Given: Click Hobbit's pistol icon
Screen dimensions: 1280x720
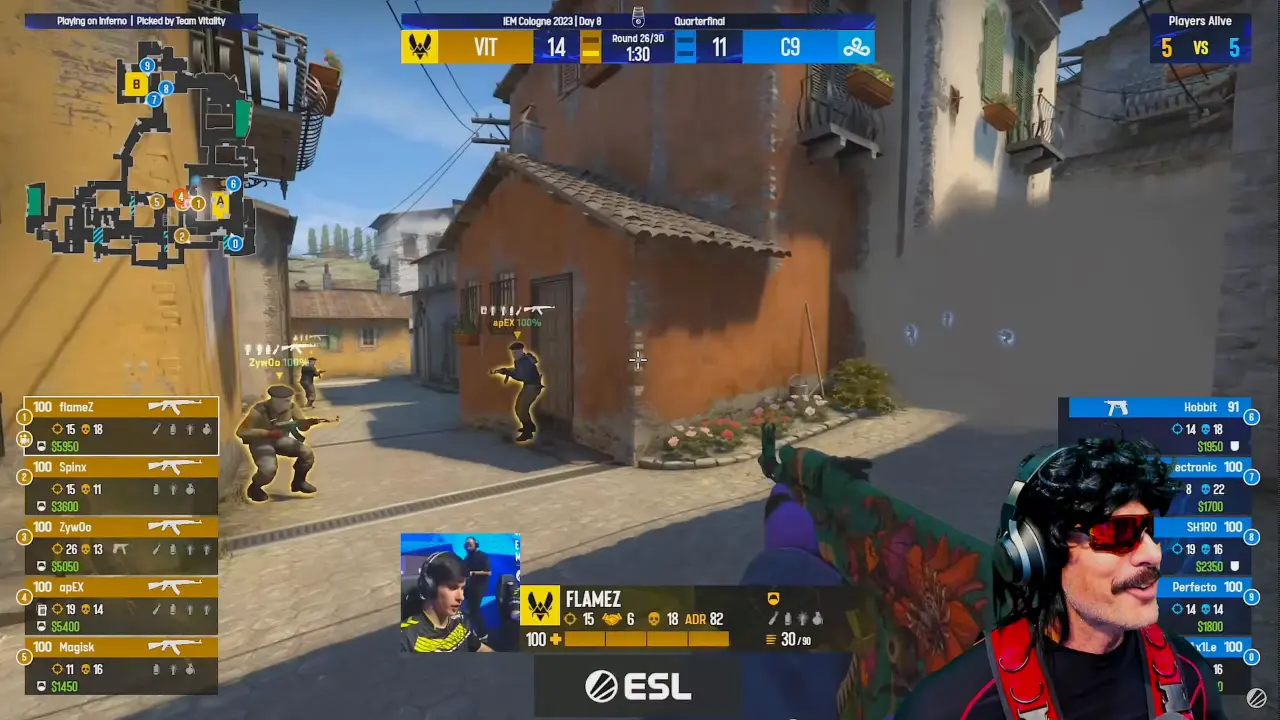Looking at the screenshot, I should (x=1116, y=407).
